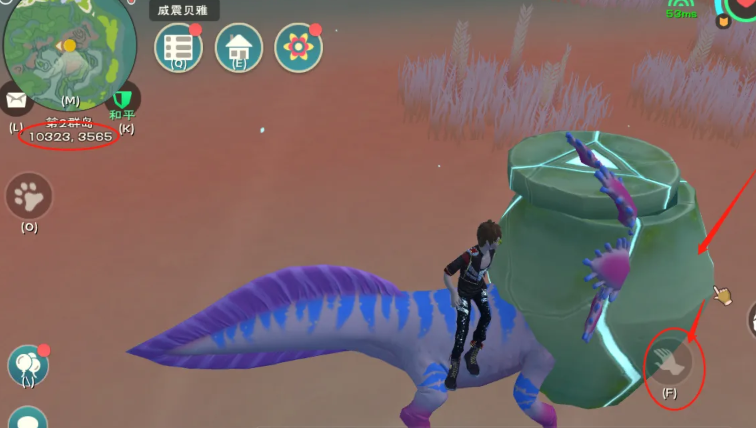756x428 pixels.
Task: Toggle the green 和平 shield mode
Action: (x=123, y=100)
